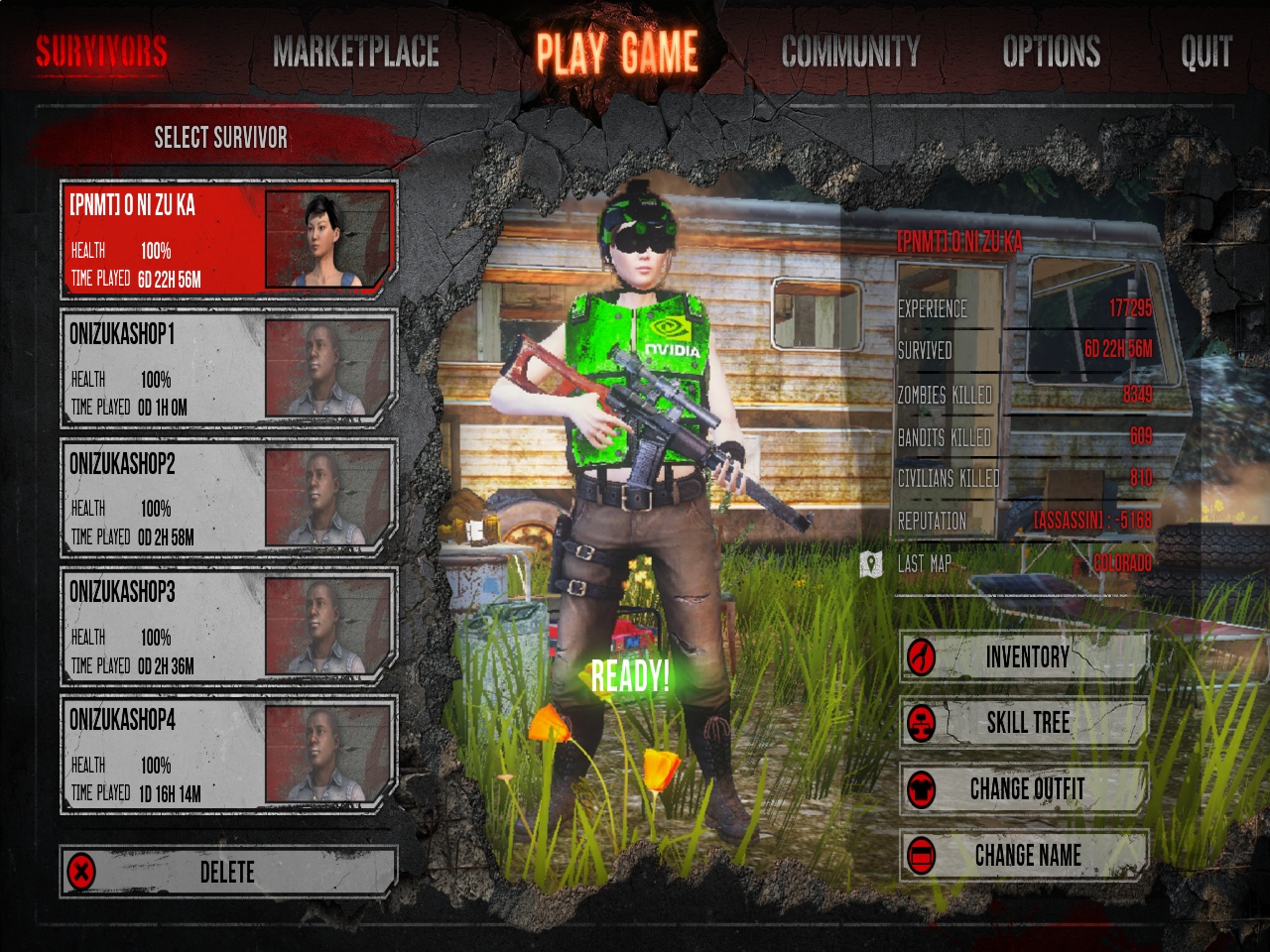Pick the ONIZUKASHOP3 survivor entry
The width and height of the screenshot is (1270, 952).
pos(228,626)
